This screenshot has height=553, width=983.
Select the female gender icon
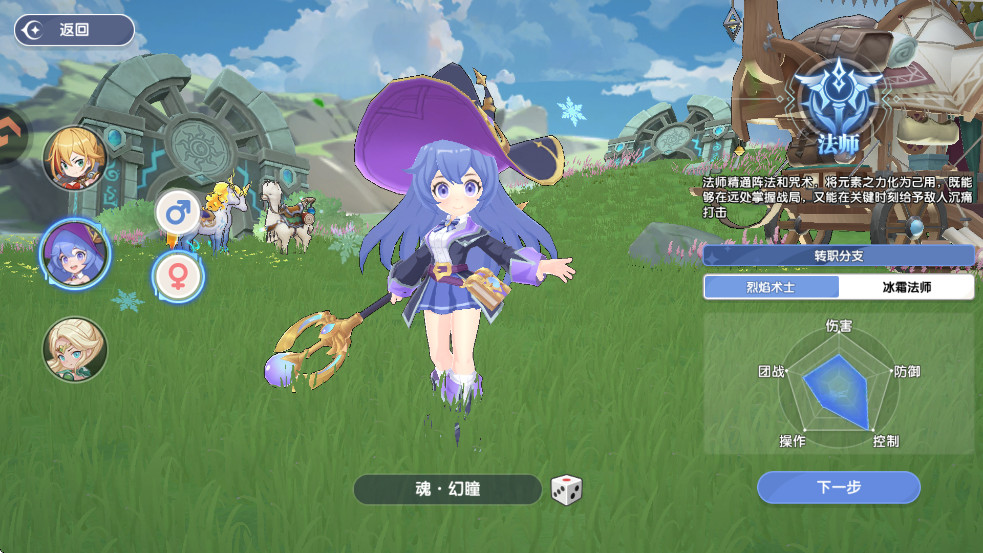pyautogui.click(x=178, y=275)
